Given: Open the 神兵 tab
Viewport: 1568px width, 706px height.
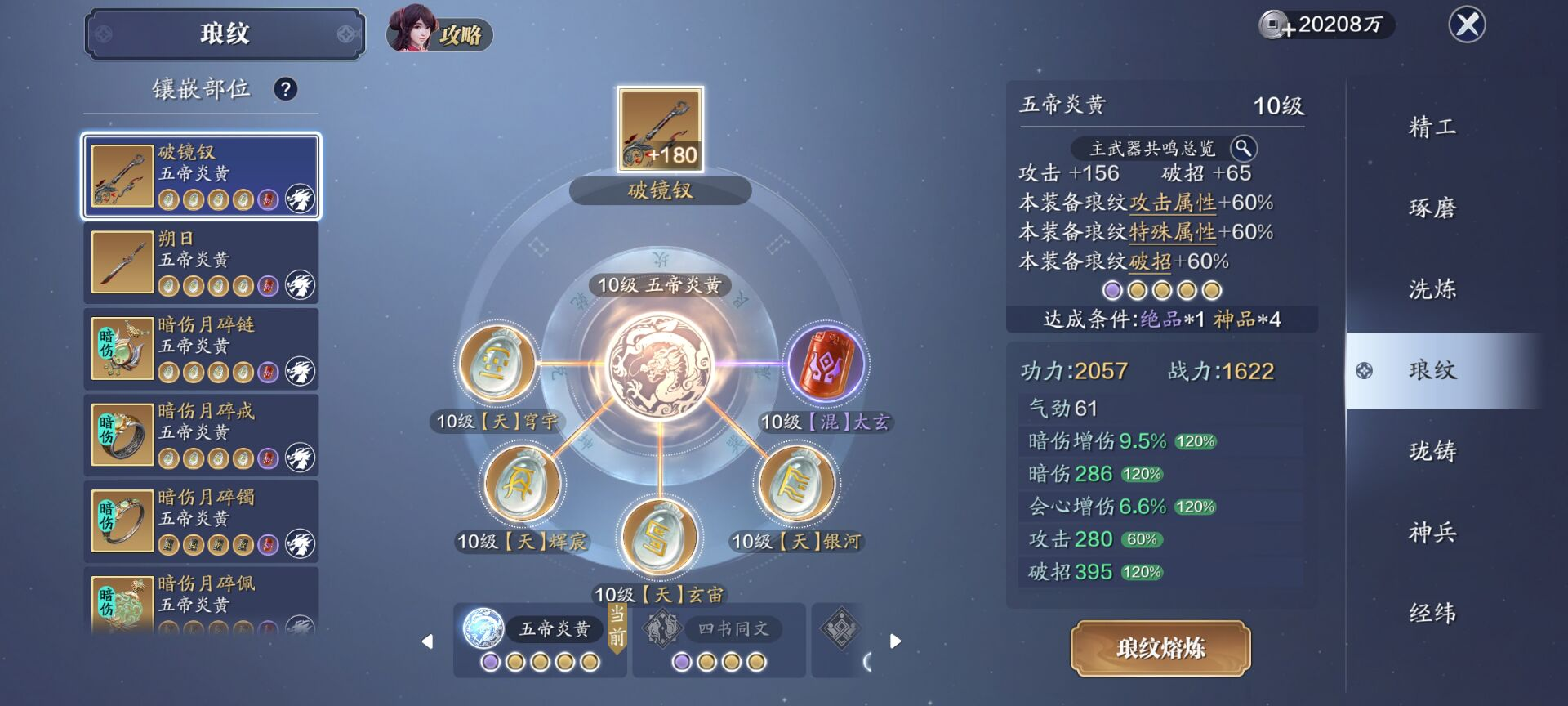Looking at the screenshot, I should click(x=1432, y=533).
